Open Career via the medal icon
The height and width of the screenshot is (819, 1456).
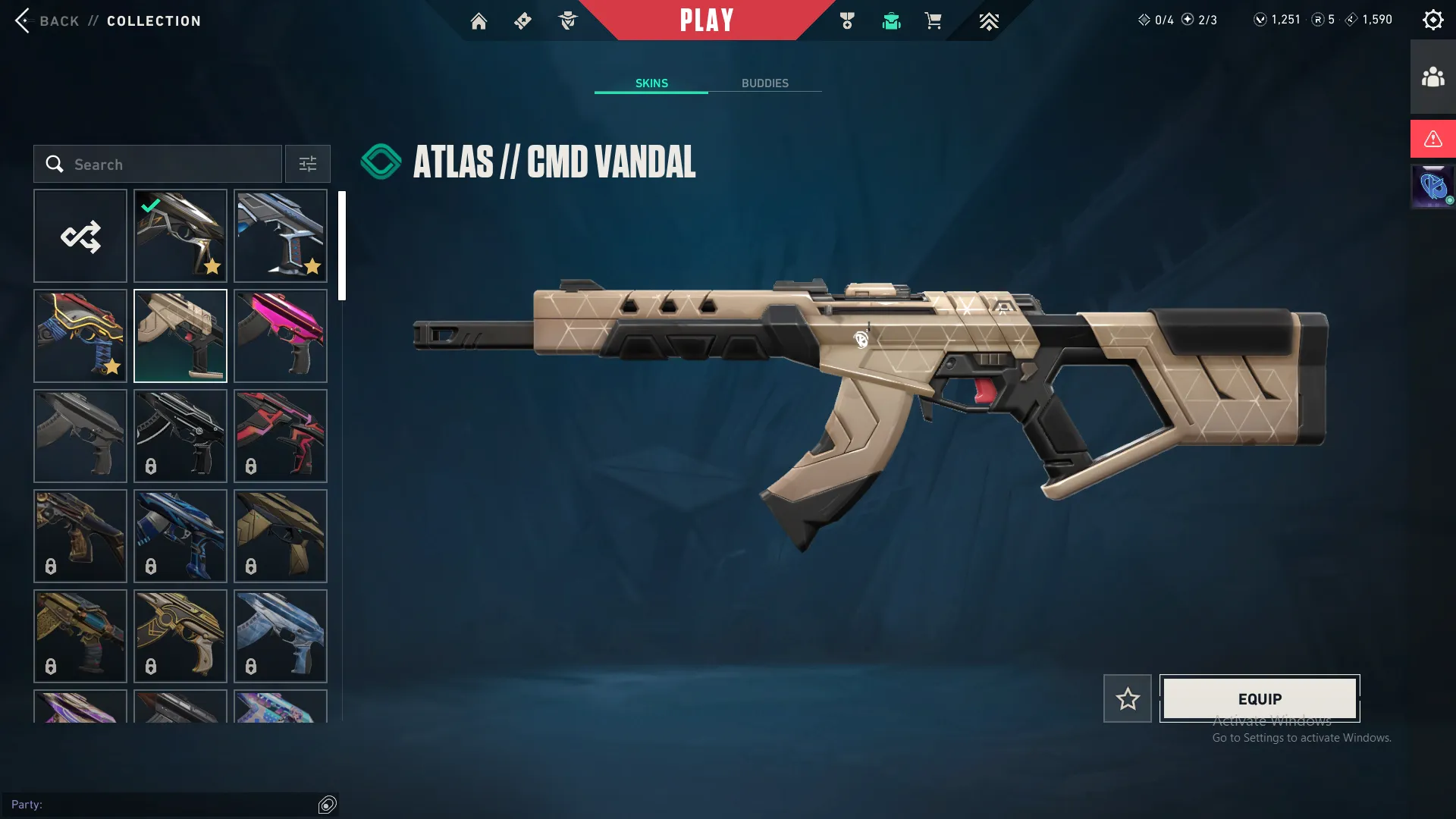pyautogui.click(x=847, y=20)
